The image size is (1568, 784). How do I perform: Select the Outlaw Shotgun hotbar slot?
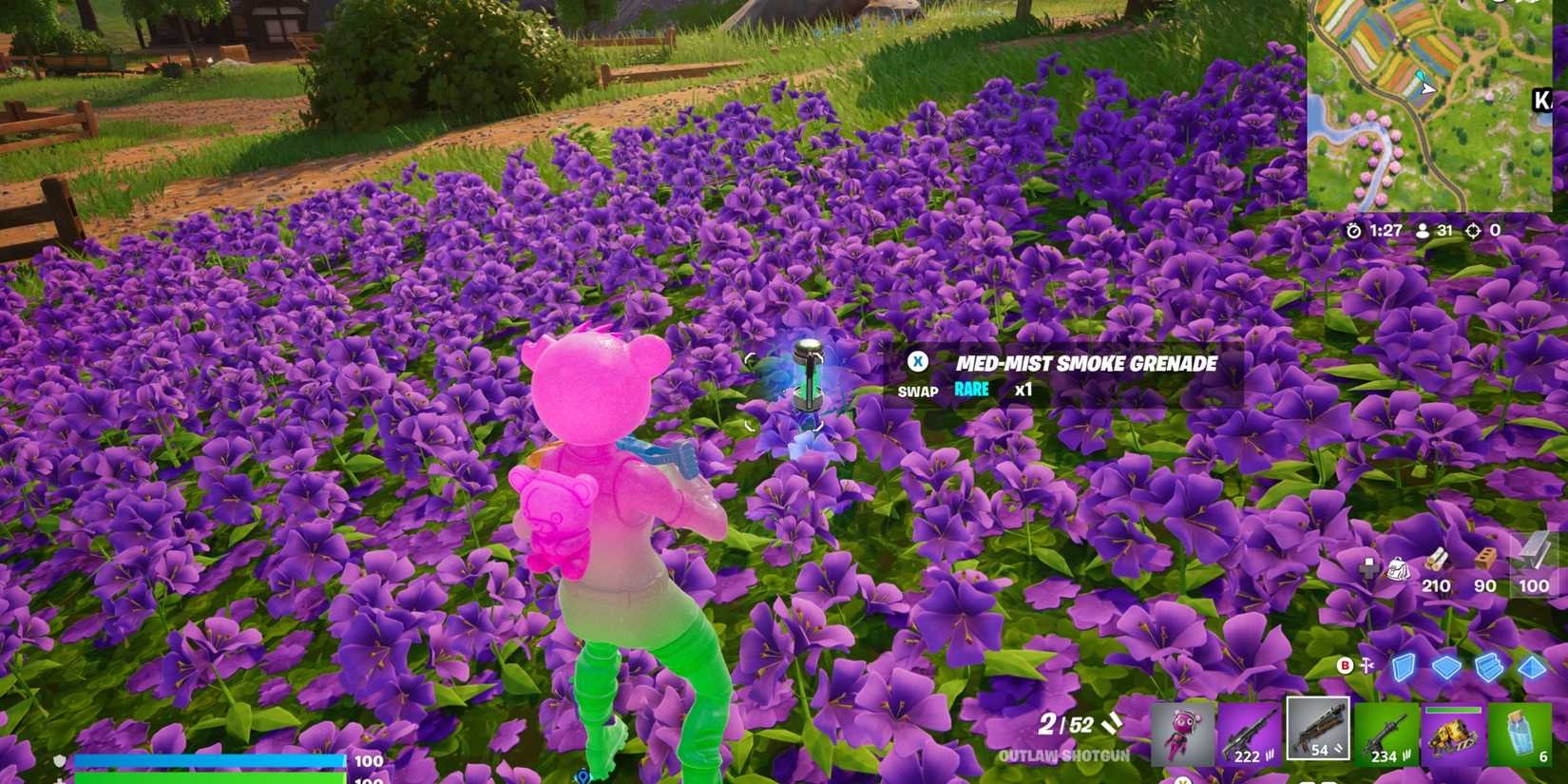tap(1318, 732)
